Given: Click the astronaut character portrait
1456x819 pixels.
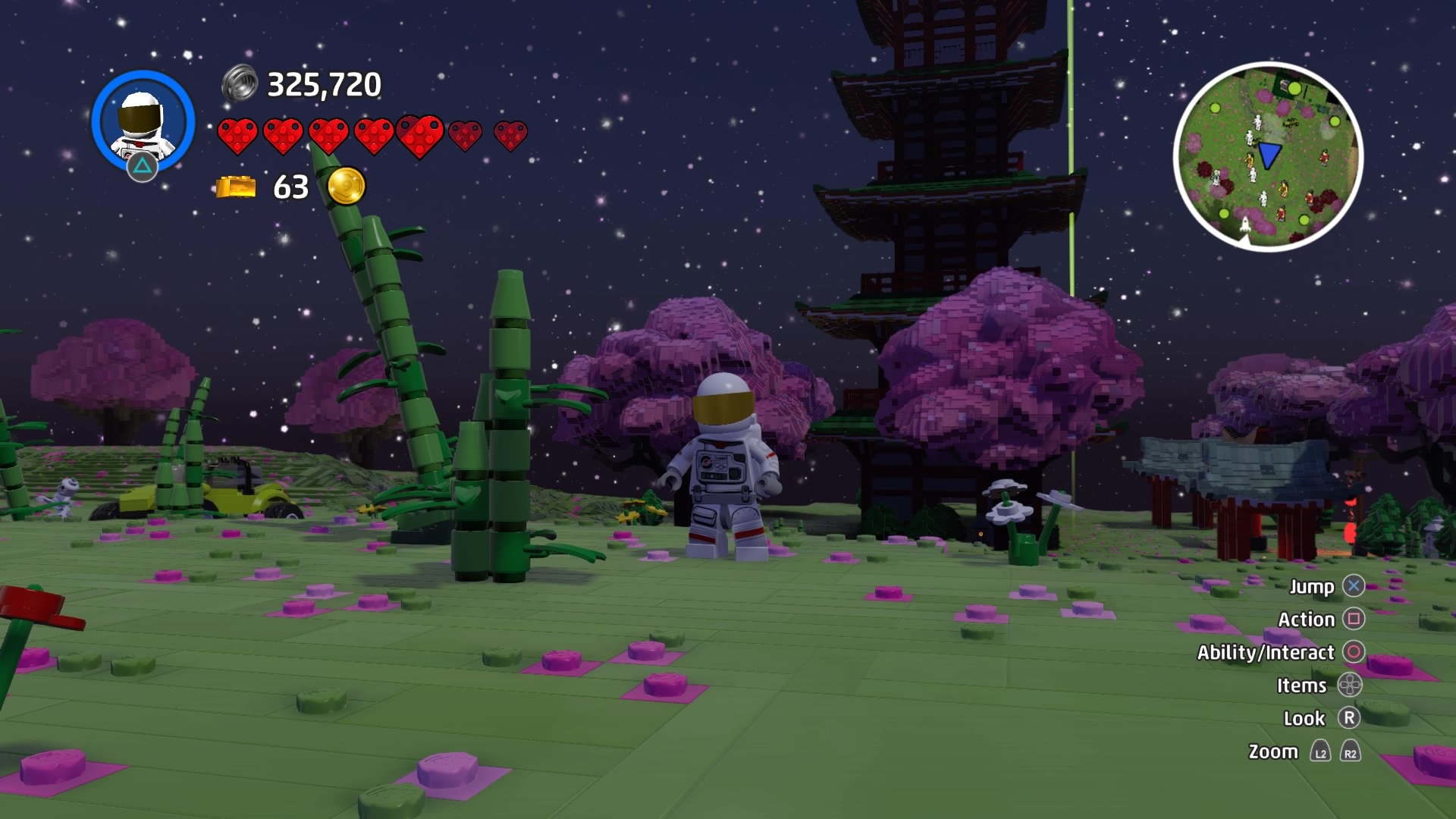Looking at the screenshot, I should [143, 121].
